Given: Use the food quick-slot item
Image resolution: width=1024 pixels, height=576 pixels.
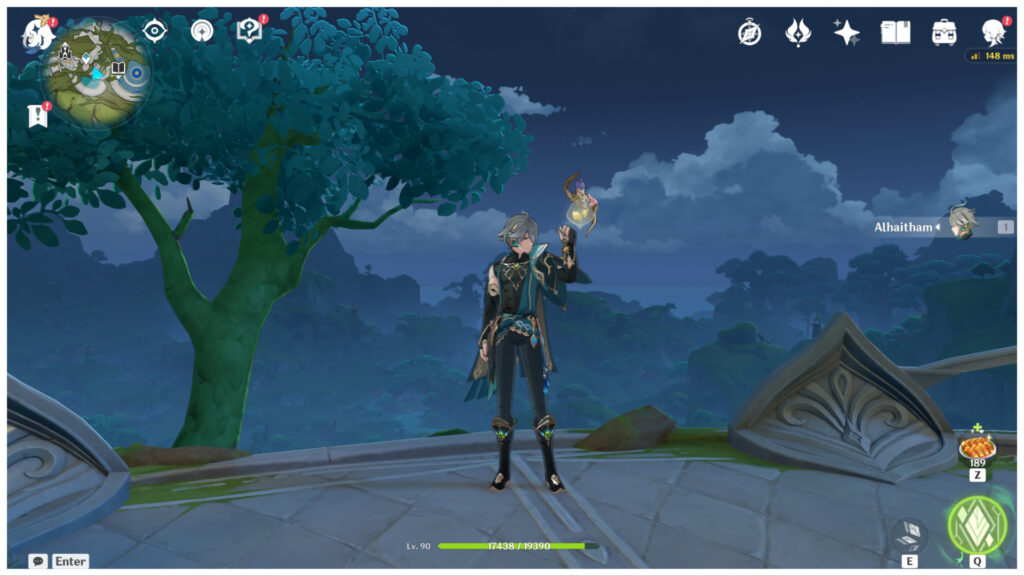Looking at the screenshot, I should pos(976,447).
